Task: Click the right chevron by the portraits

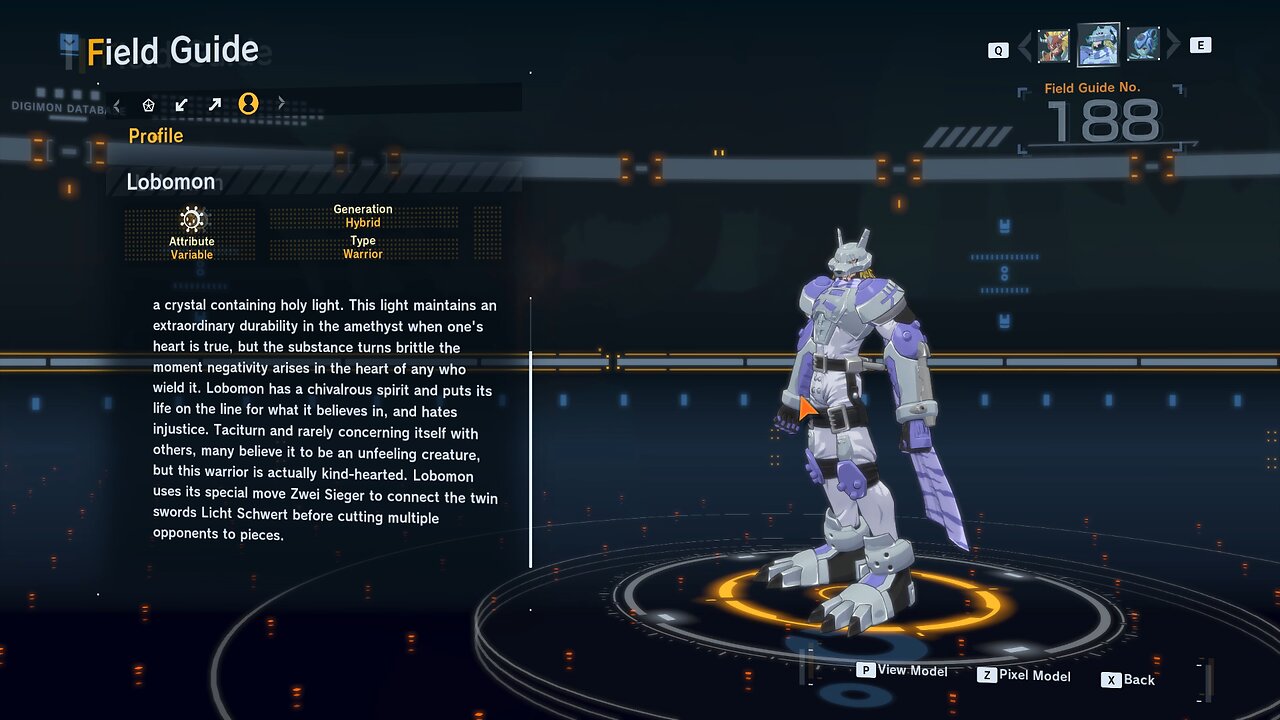Action: (1174, 45)
